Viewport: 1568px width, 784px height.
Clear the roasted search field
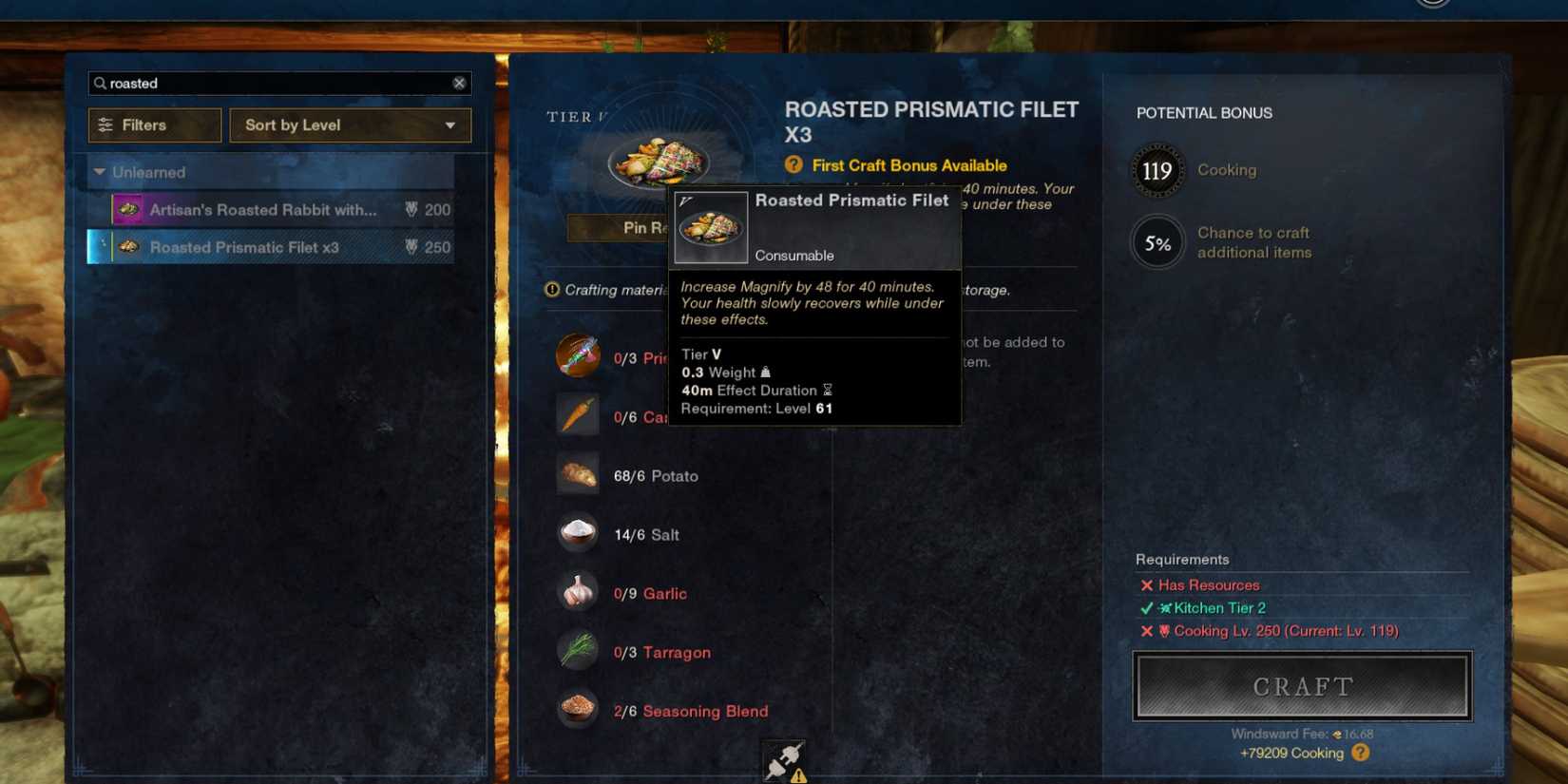(x=460, y=83)
